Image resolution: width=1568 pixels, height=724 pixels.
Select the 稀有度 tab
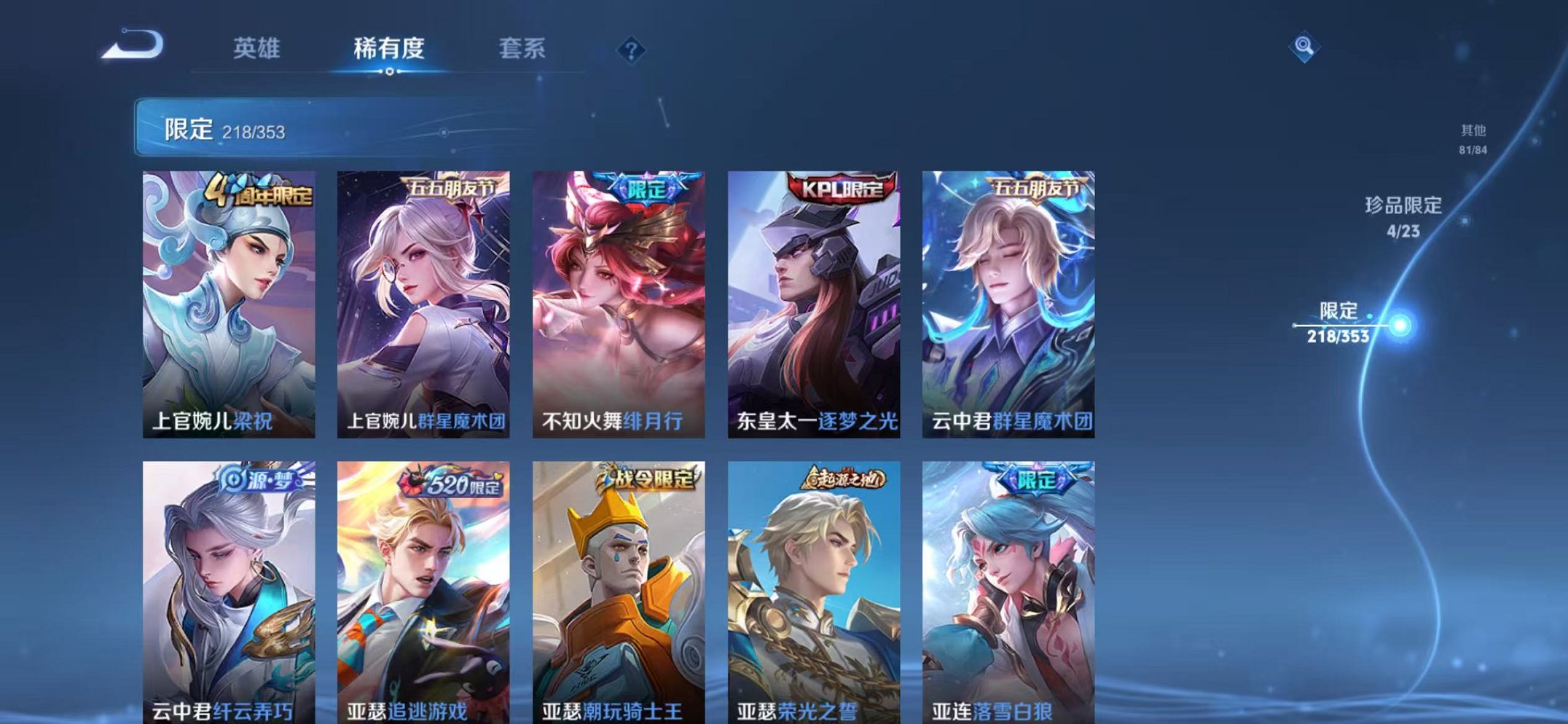tap(391, 47)
